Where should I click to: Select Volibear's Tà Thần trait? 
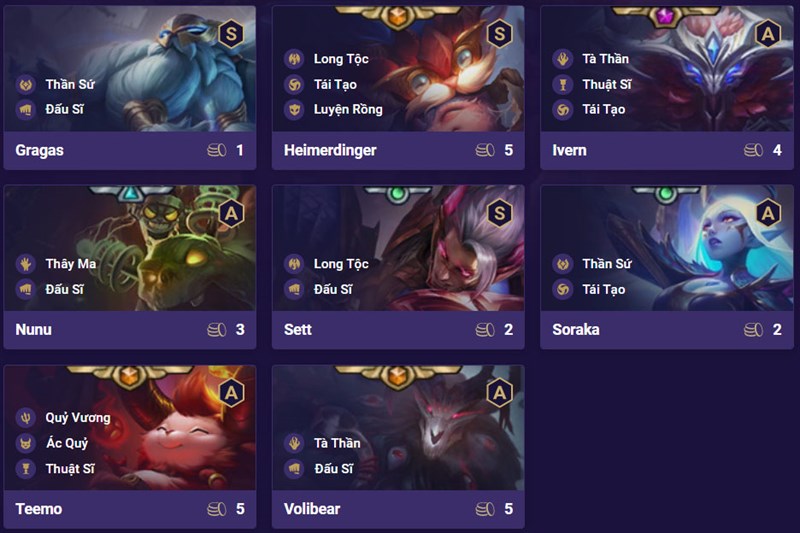[x=336, y=443]
